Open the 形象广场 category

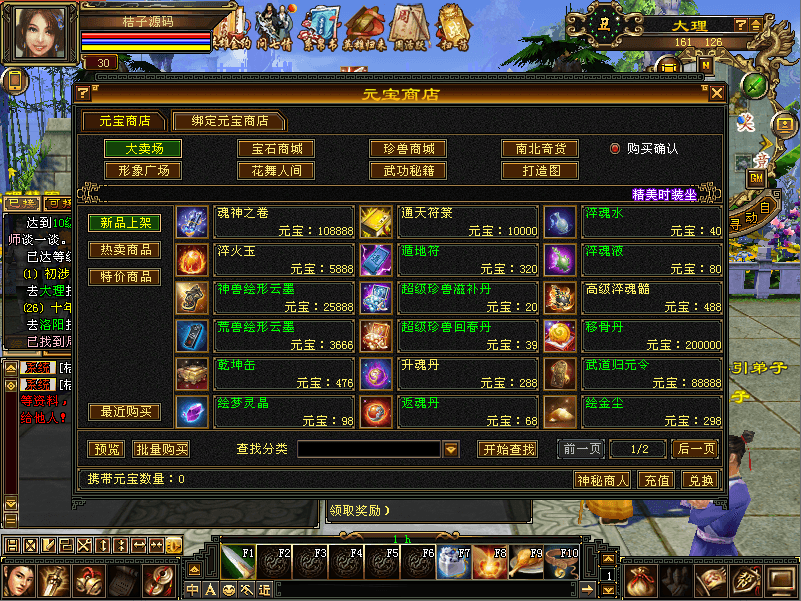click(x=144, y=171)
